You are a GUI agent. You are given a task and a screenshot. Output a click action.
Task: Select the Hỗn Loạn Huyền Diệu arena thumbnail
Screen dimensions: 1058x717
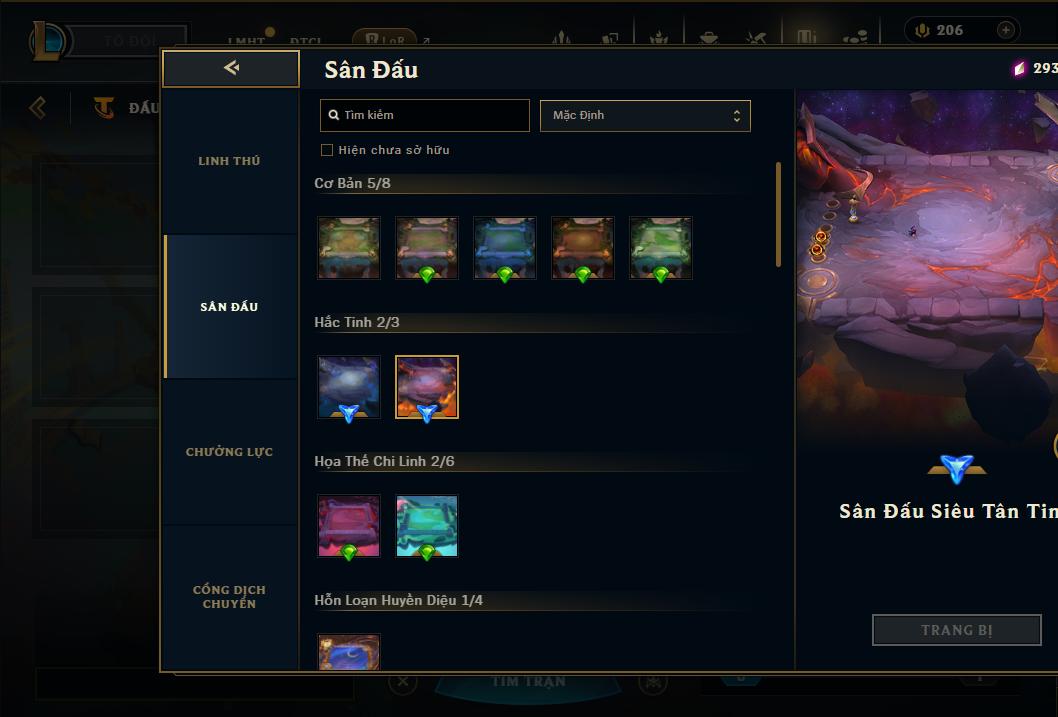point(349,652)
